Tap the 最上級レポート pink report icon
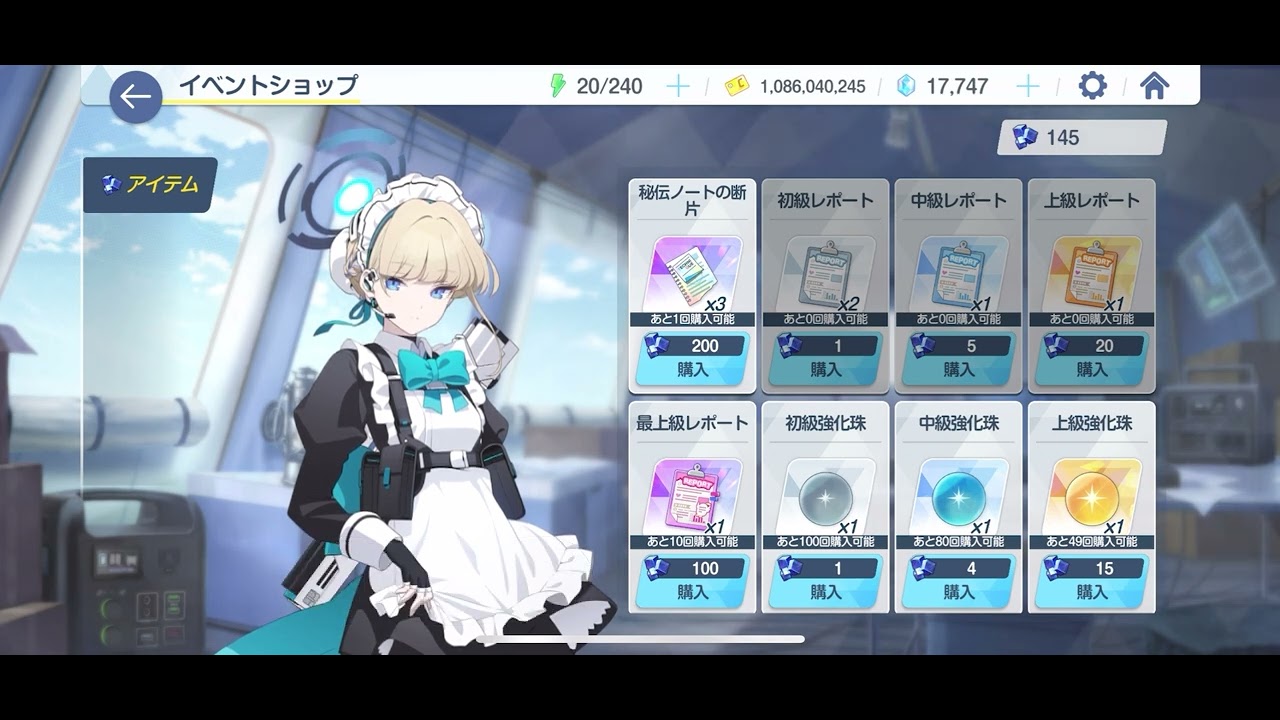 tap(692, 497)
